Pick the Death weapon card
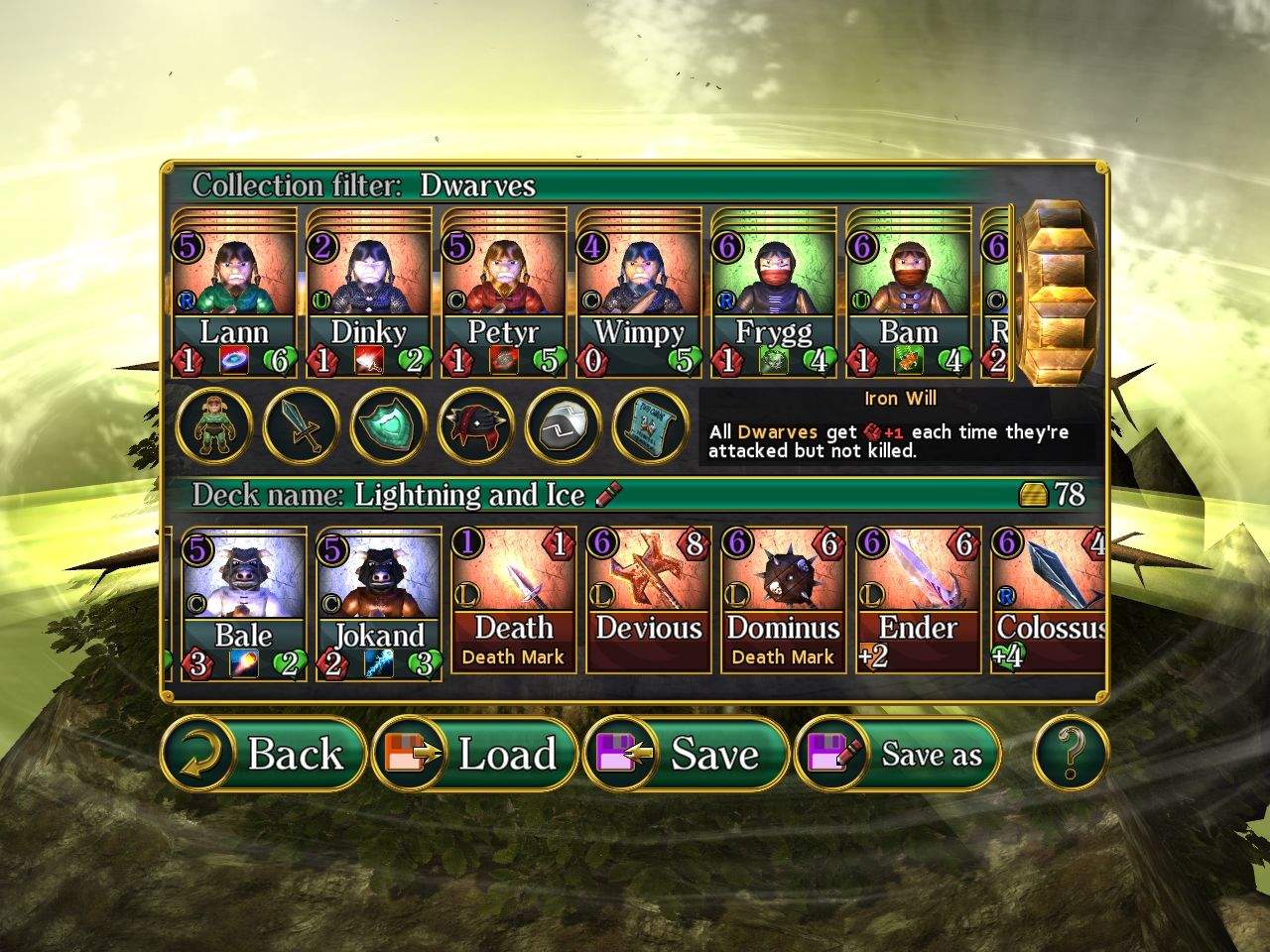This screenshot has height=952, width=1270. click(x=513, y=601)
